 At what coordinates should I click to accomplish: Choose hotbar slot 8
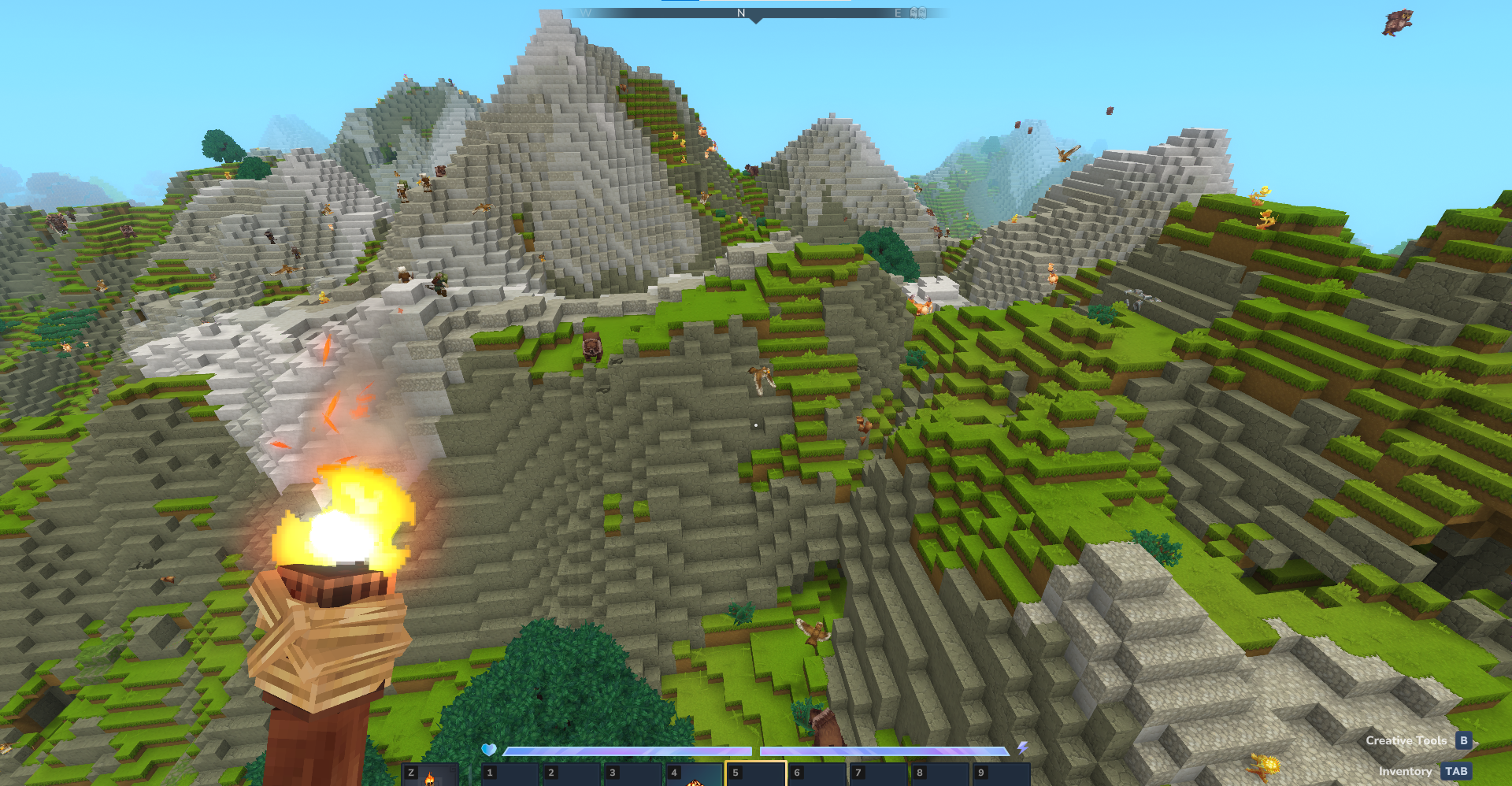click(939, 775)
